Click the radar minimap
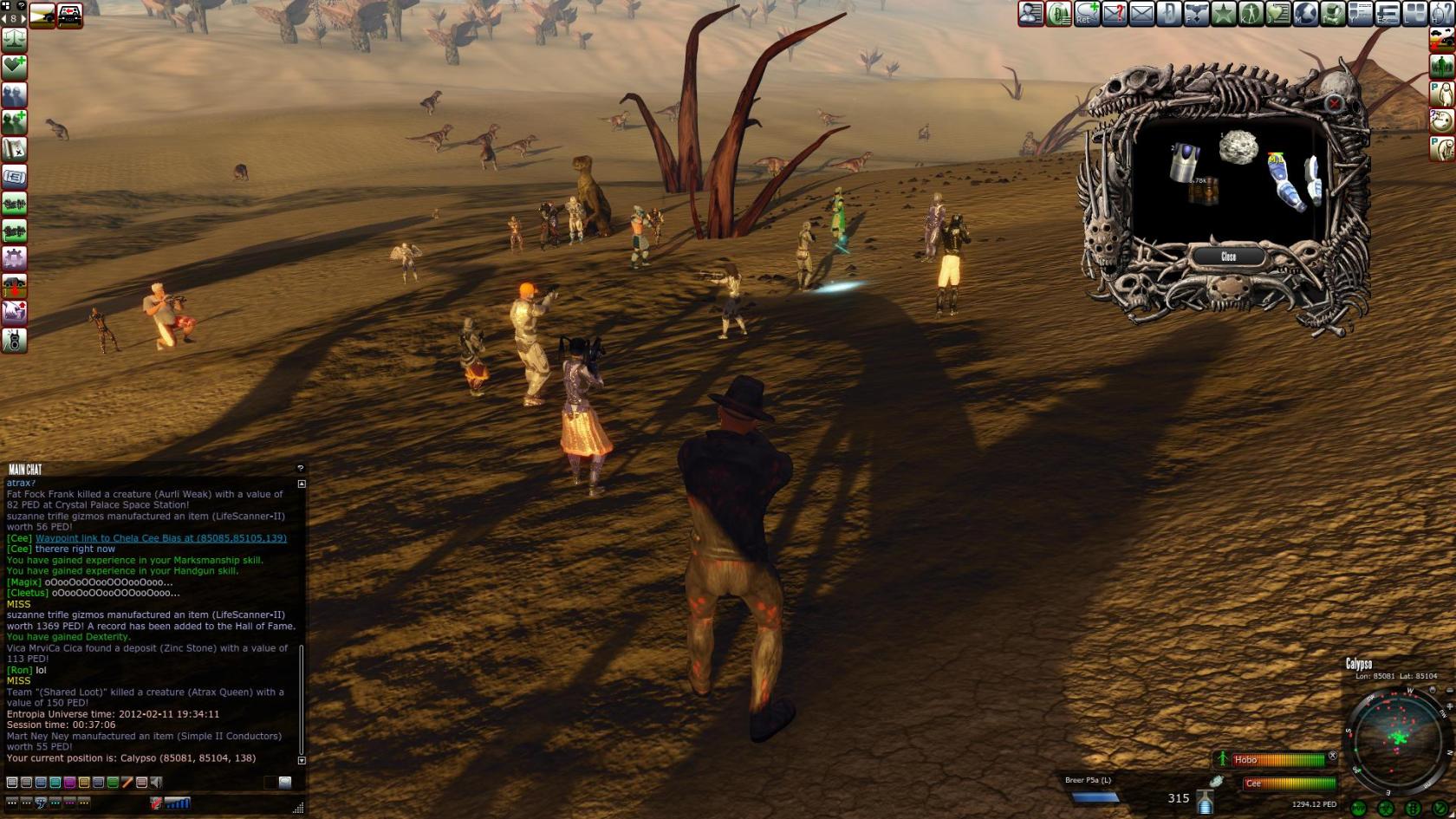 pyautogui.click(x=1397, y=738)
